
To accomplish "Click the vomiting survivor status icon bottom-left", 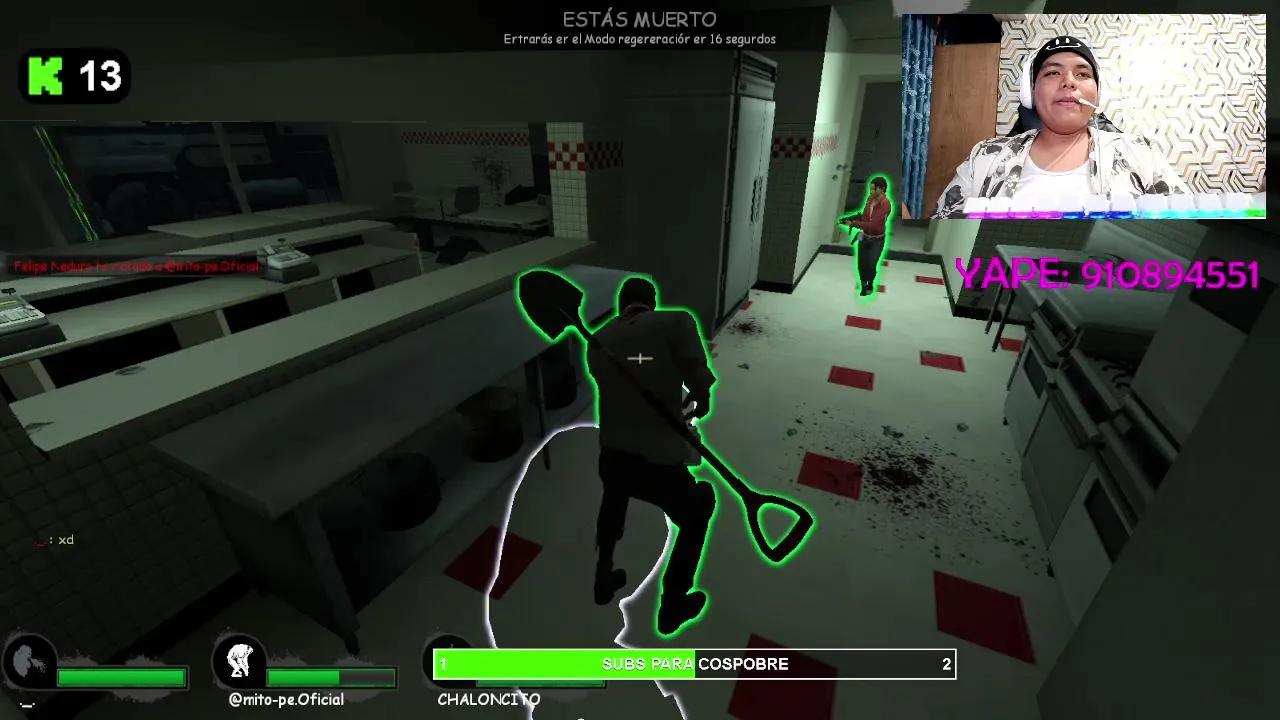I will coord(30,660).
